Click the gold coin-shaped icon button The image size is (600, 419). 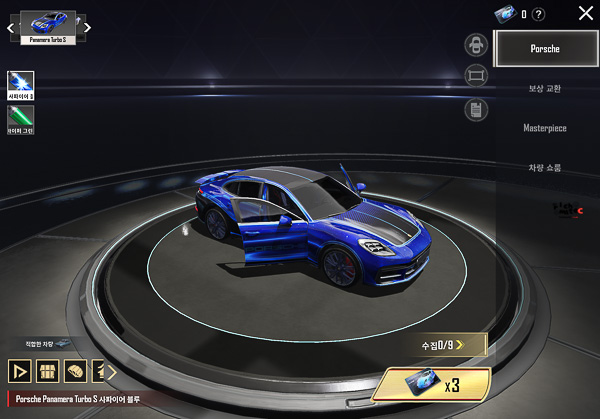(x=73, y=371)
